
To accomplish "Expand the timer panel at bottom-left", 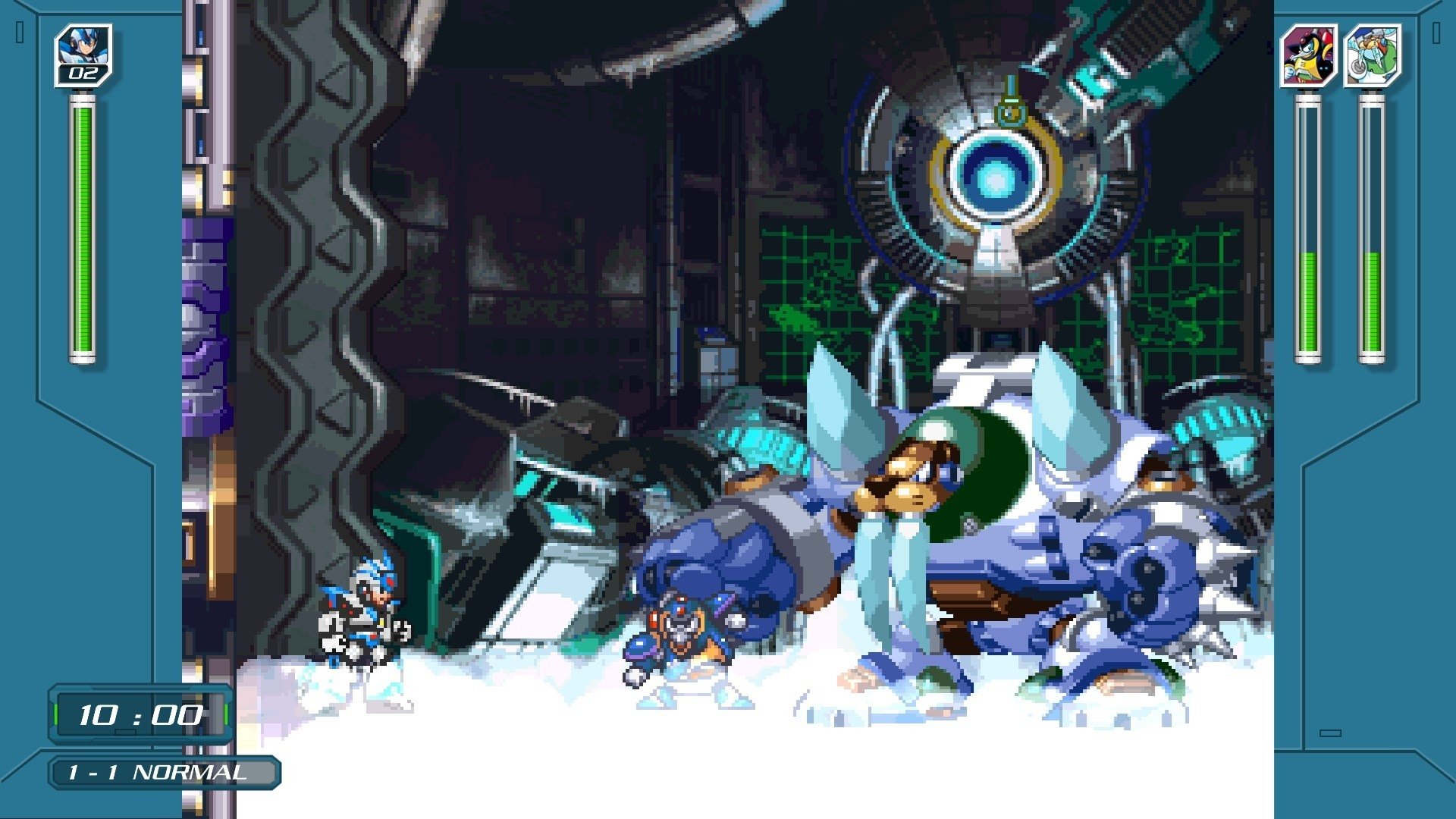I will click(140, 714).
